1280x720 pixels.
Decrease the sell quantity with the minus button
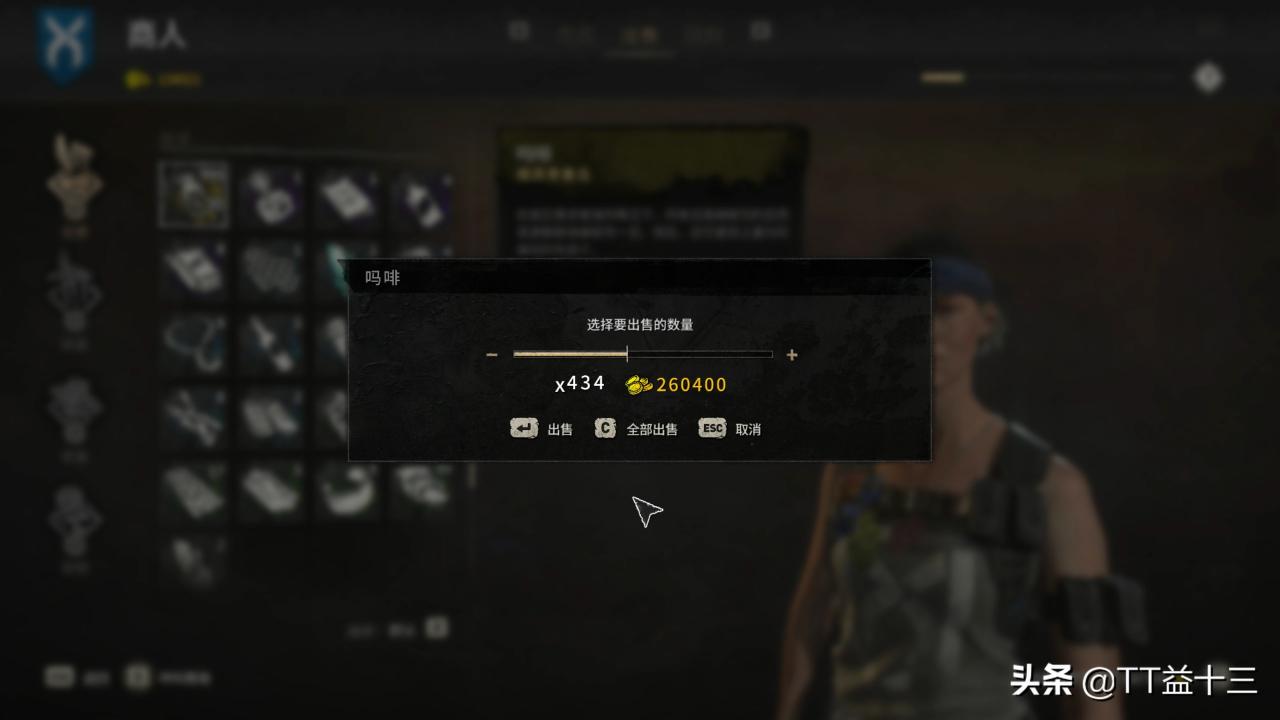[491, 355]
